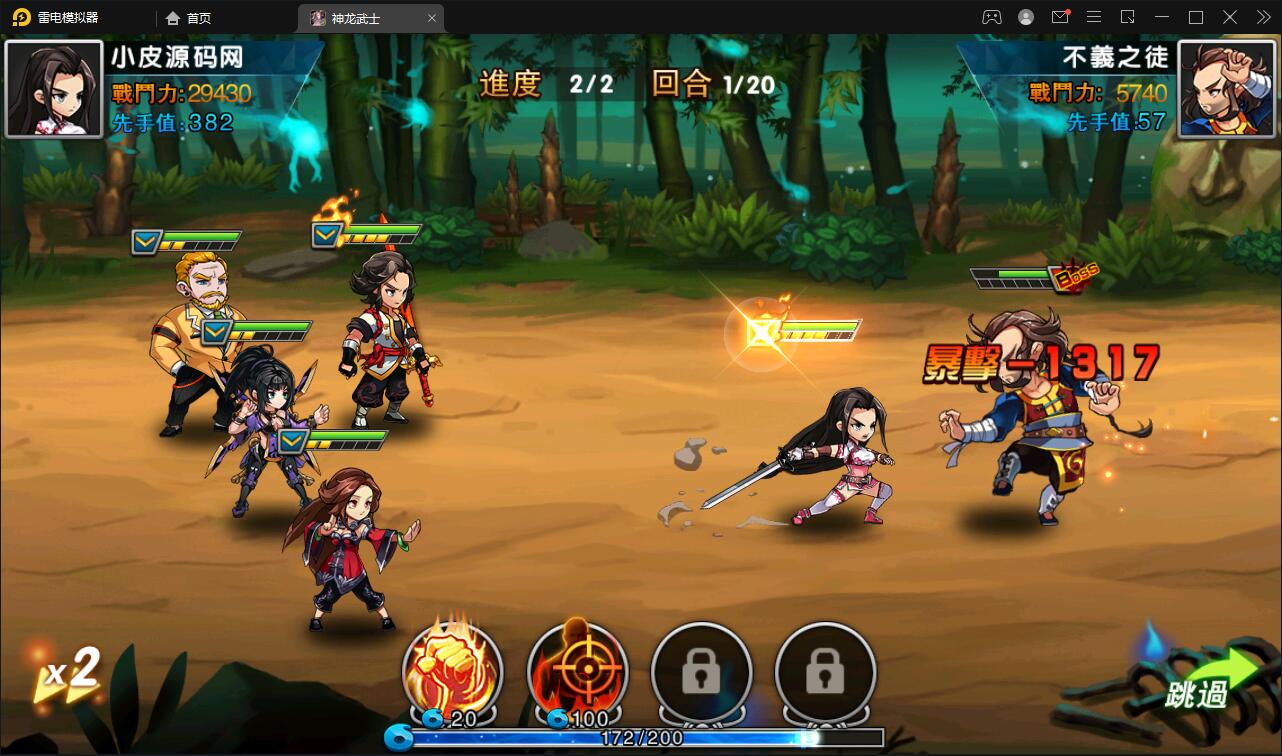Activate the flaming fist skill
Image resolution: width=1282 pixels, height=756 pixels.
click(452, 670)
